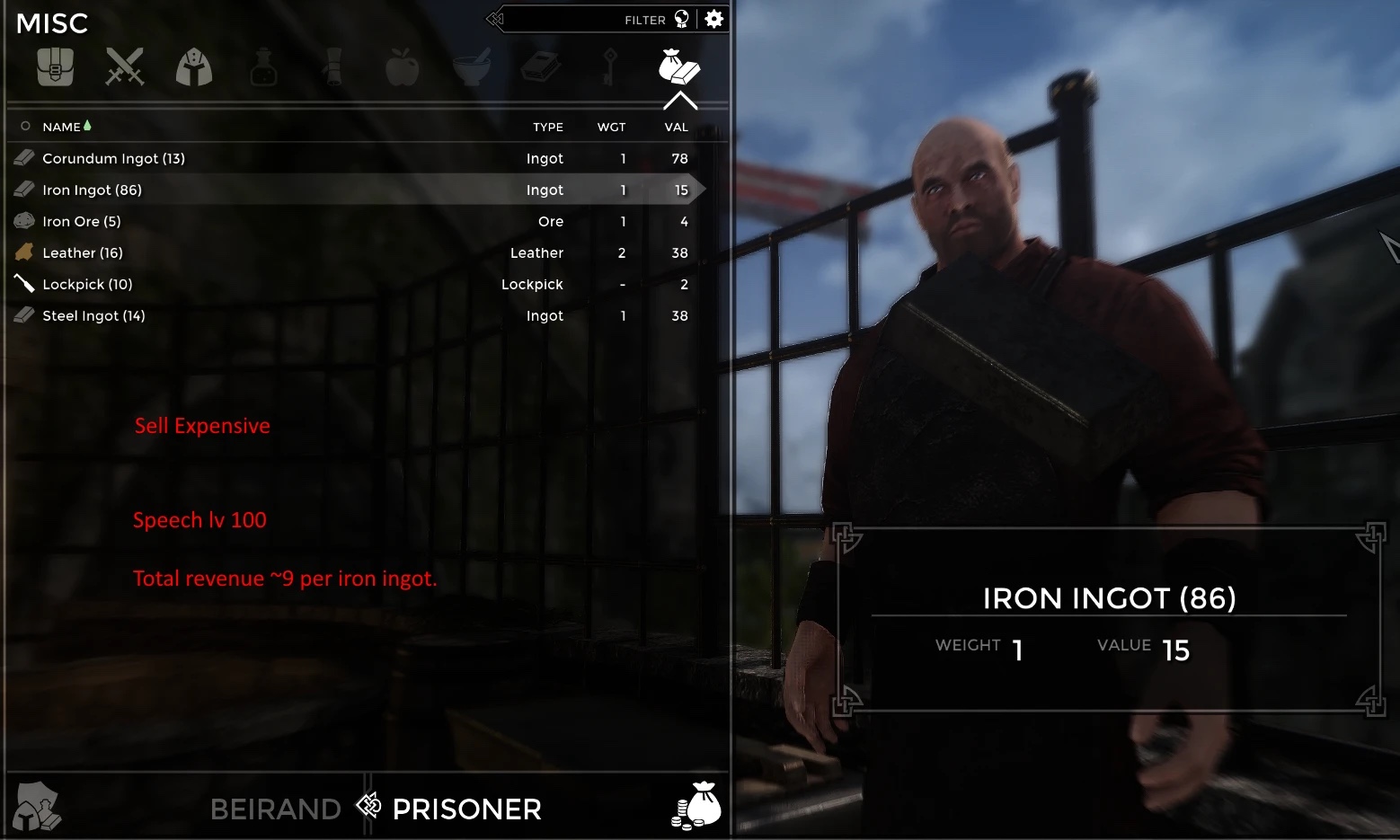Sort the list by the VAL column

676,128
